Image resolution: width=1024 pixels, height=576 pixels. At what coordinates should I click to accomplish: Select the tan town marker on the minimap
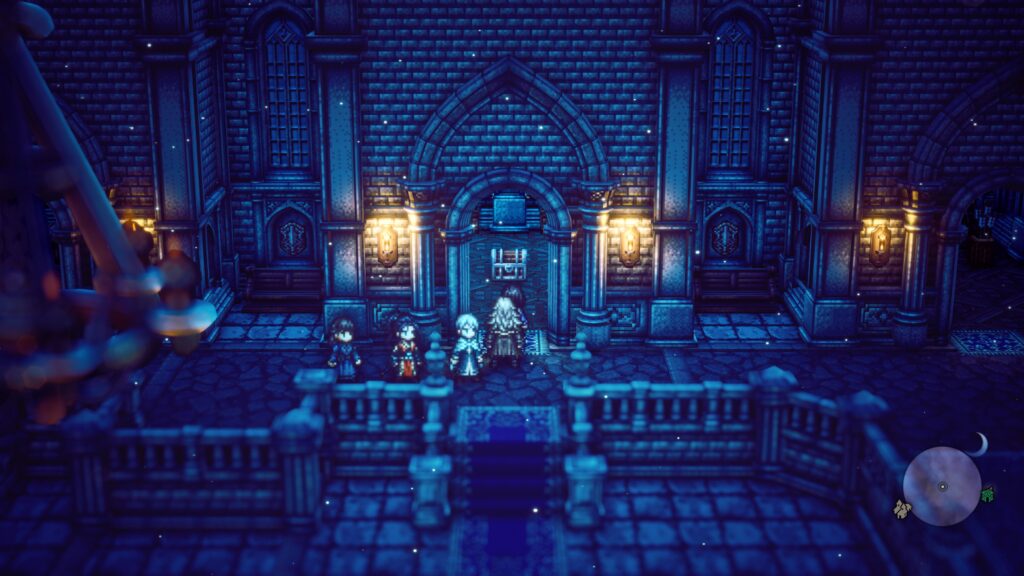pyautogui.click(x=902, y=509)
